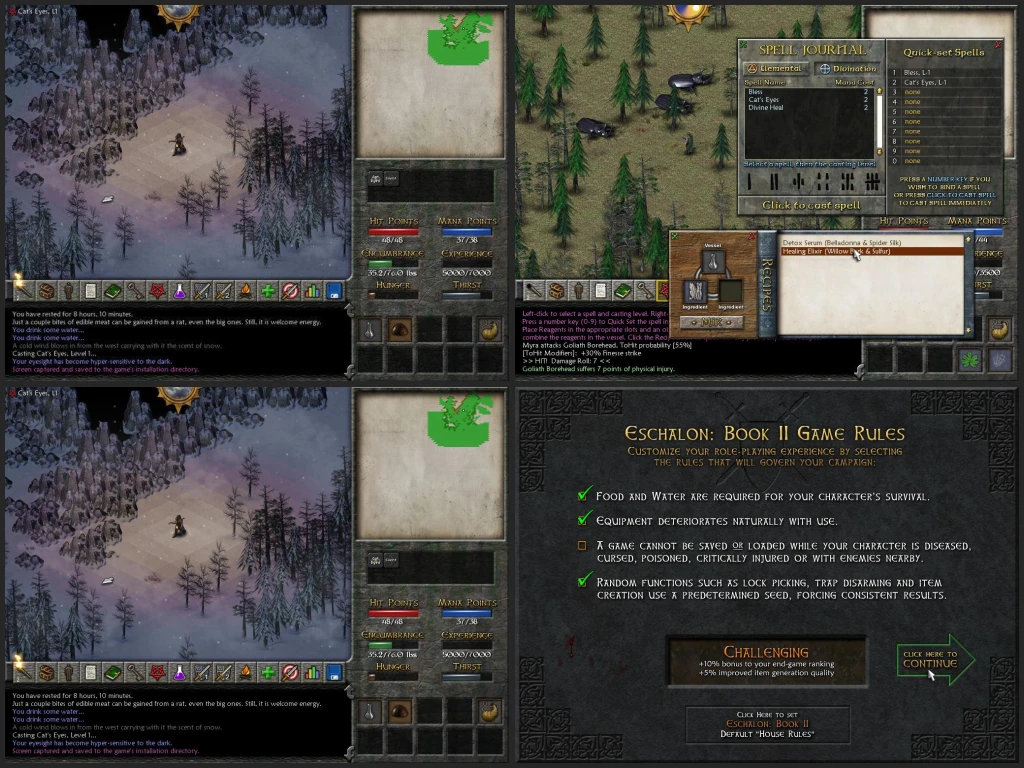Screen dimensions: 1024x768
Task: Set Eschalon Book II default House Rules
Action: (x=766, y=725)
